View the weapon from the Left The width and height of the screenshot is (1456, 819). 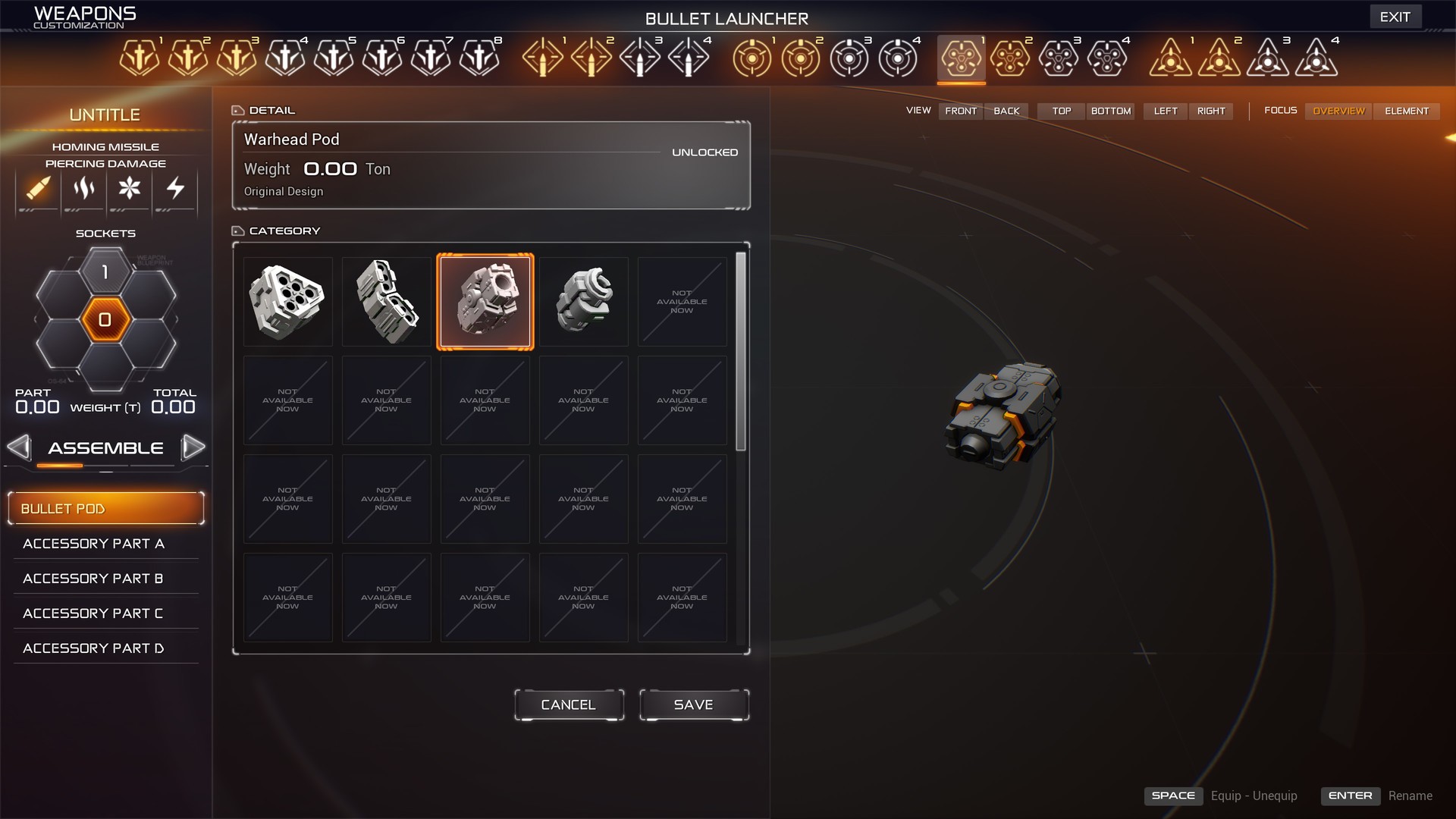(x=1166, y=111)
